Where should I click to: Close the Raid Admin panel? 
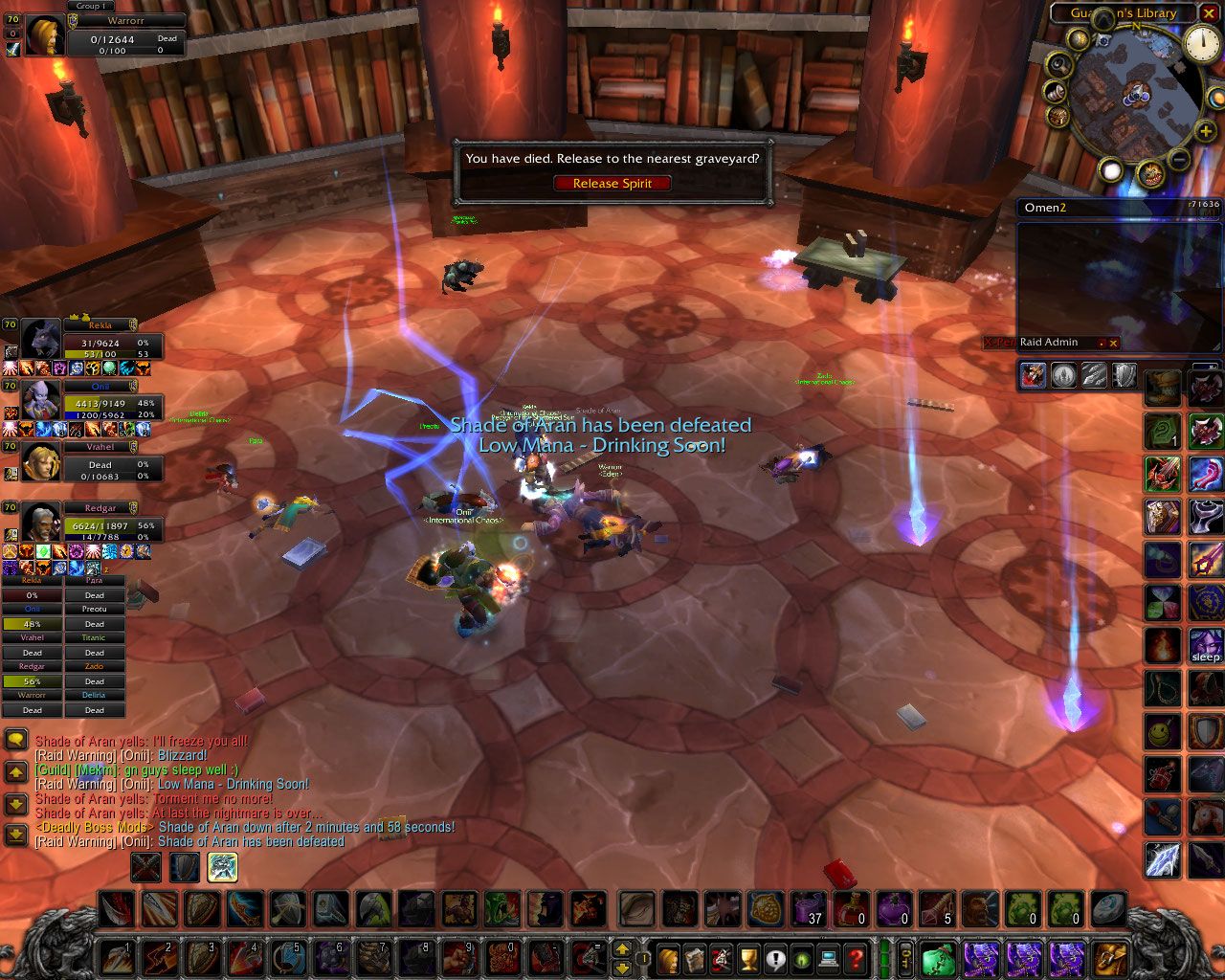pyautogui.click(x=1113, y=343)
